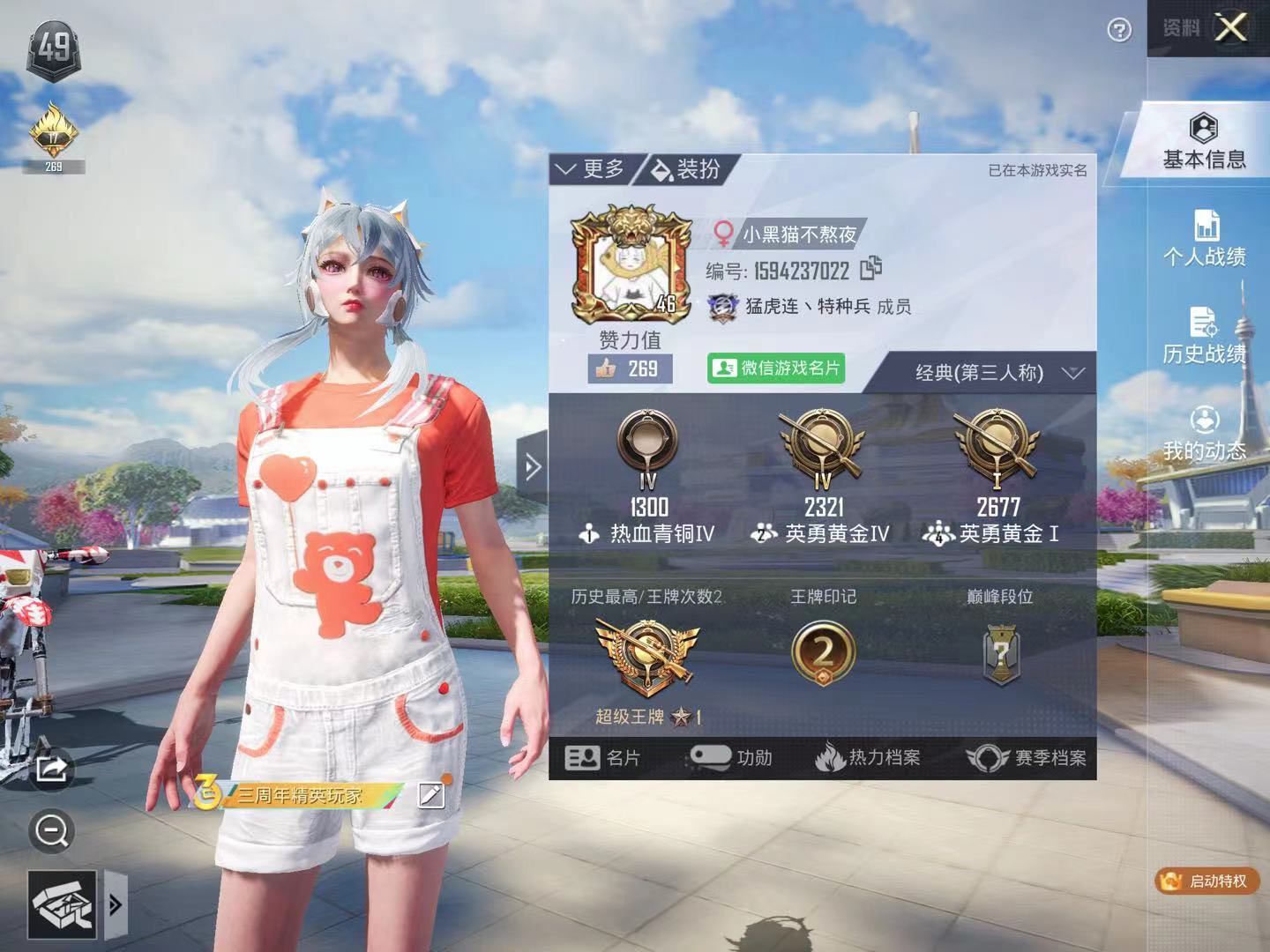This screenshot has width=1270, height=952.
Task: Close the profile screen with the X
Action: (x=1230, y=28)
